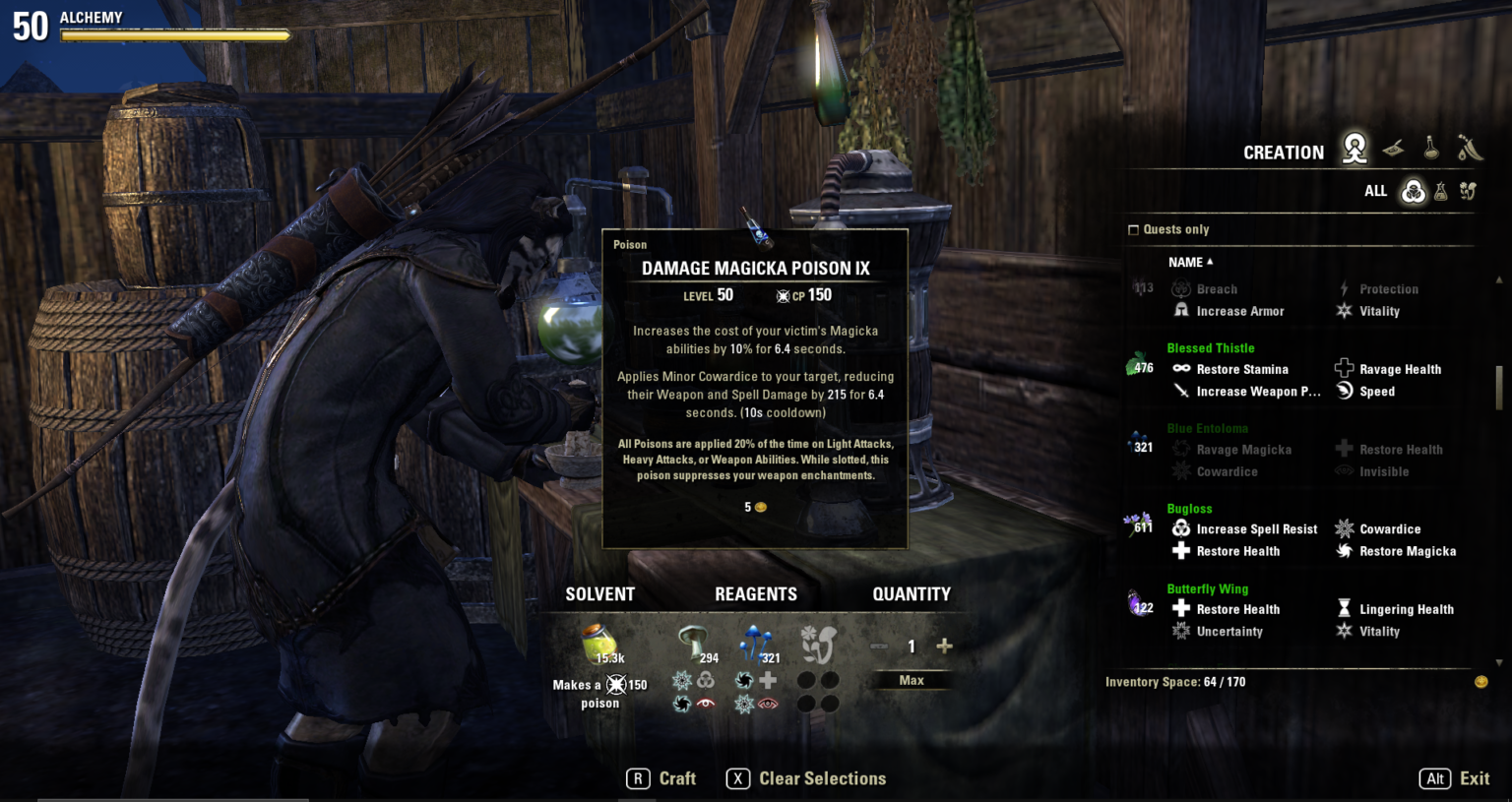Open poison mode with the knife icon
1512x802 pixels.
1468,148
